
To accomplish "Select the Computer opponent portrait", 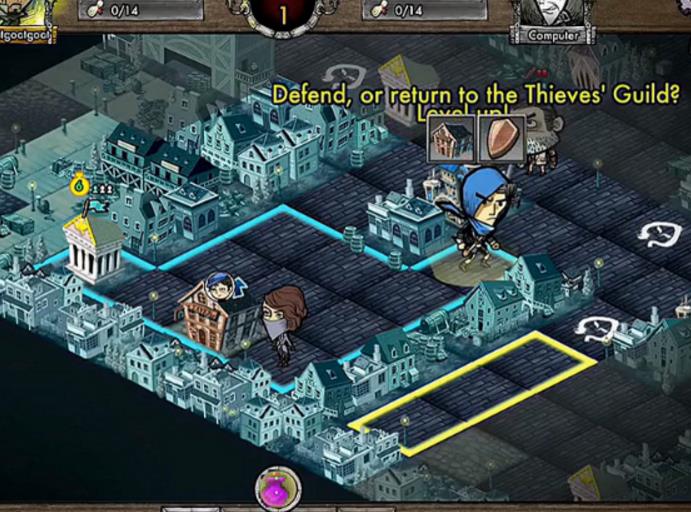I will point(552,17).
